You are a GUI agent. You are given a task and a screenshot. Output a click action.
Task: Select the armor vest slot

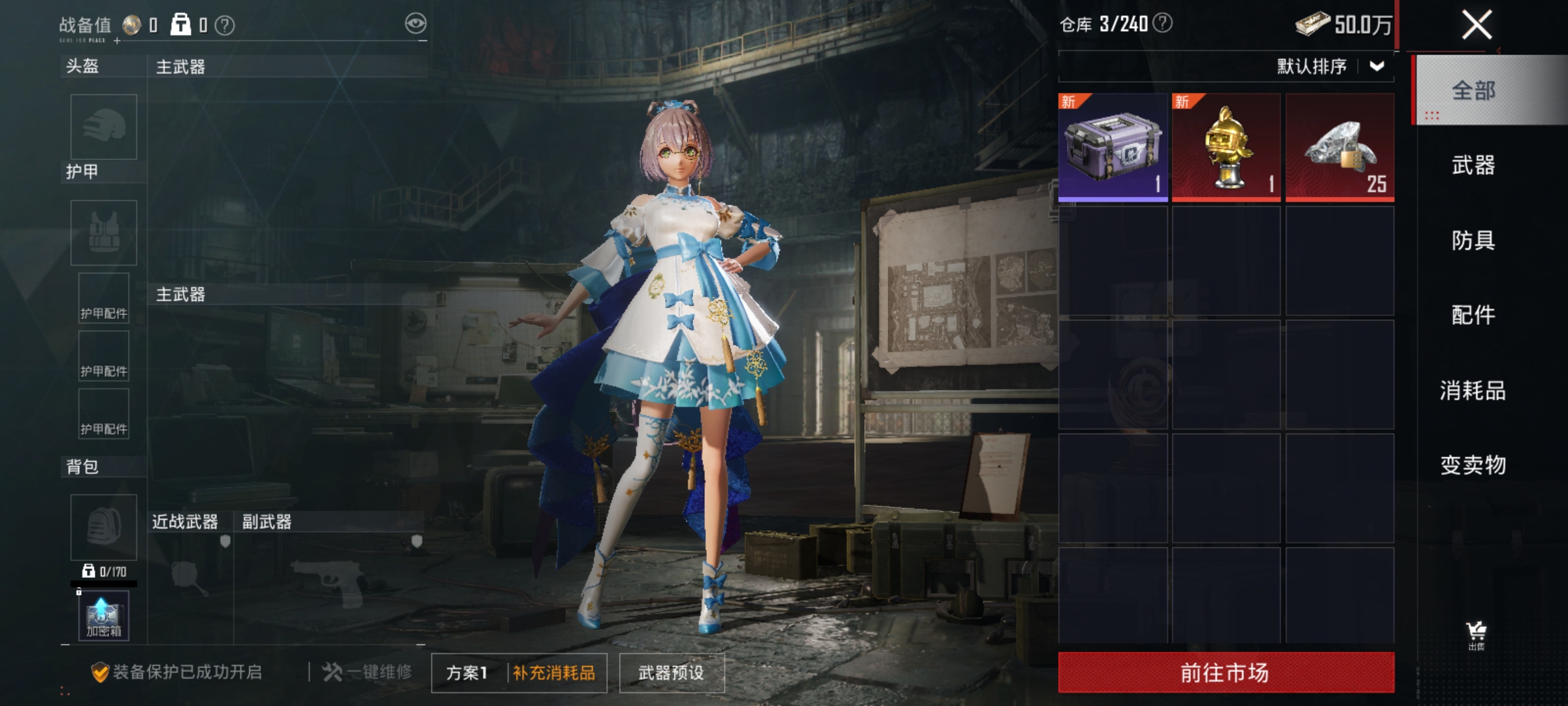point(103,233)
